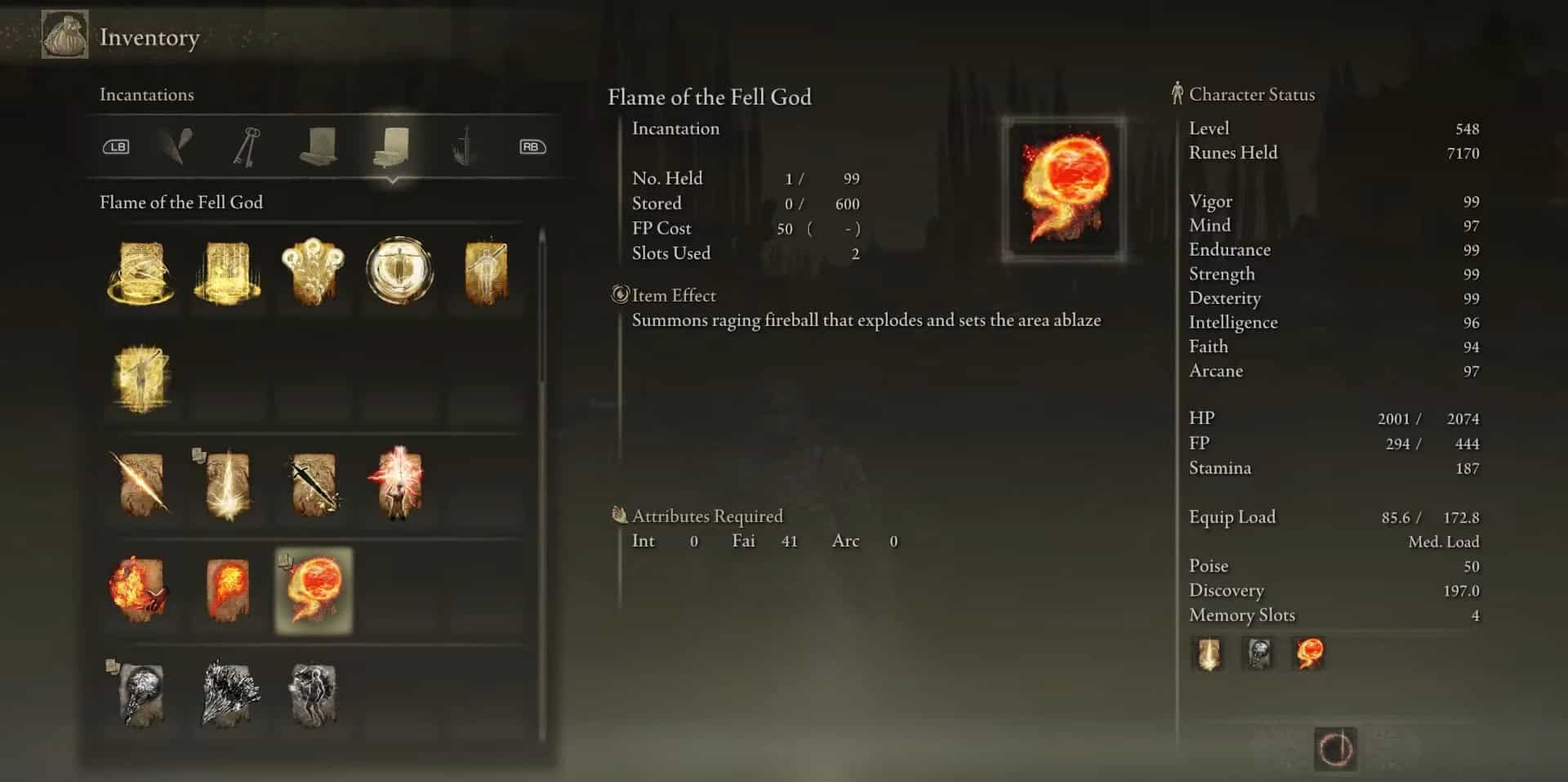Click the highlighted Incantations scroll tab
Image resolution: width=1568 pixels, height=782 pixels.
392,146
